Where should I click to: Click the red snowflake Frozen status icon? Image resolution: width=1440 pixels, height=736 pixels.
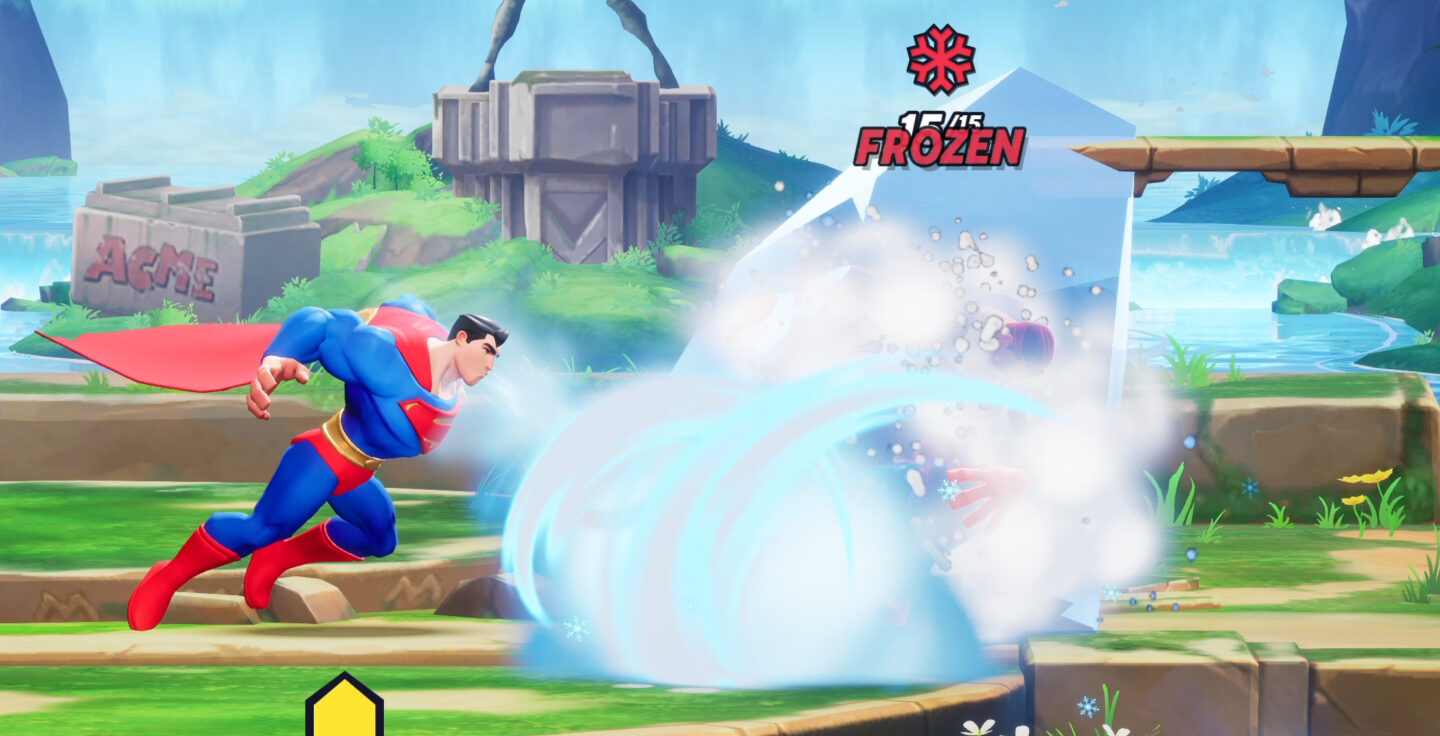tap(941, 57)
